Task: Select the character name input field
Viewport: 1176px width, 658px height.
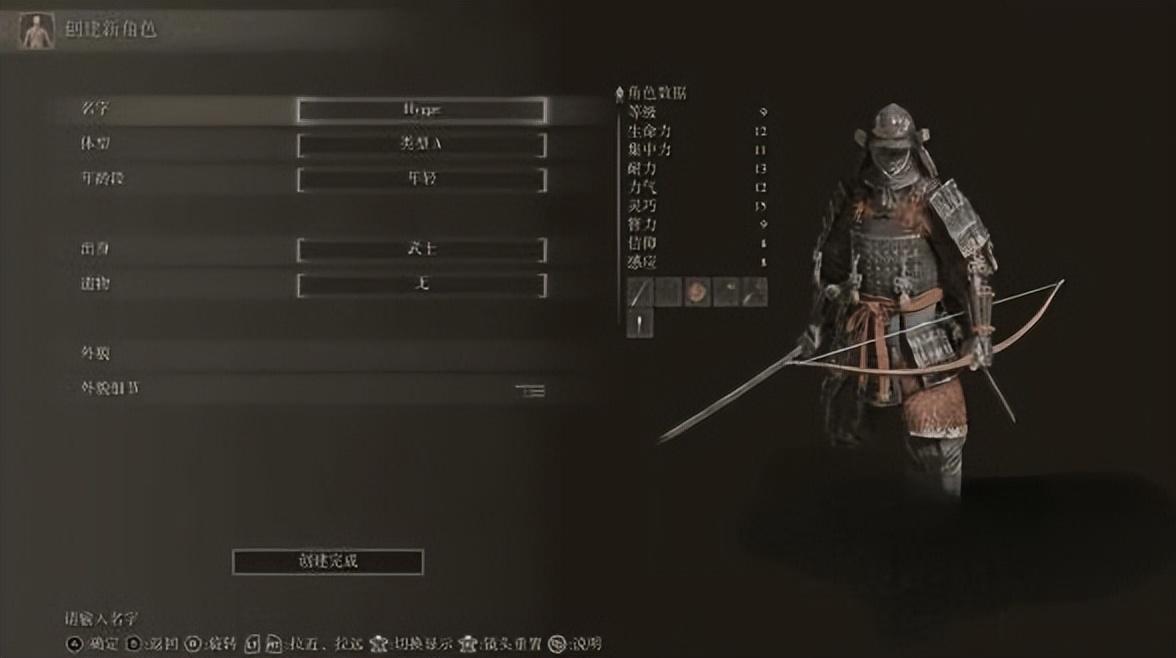Action: coord(421,110)
